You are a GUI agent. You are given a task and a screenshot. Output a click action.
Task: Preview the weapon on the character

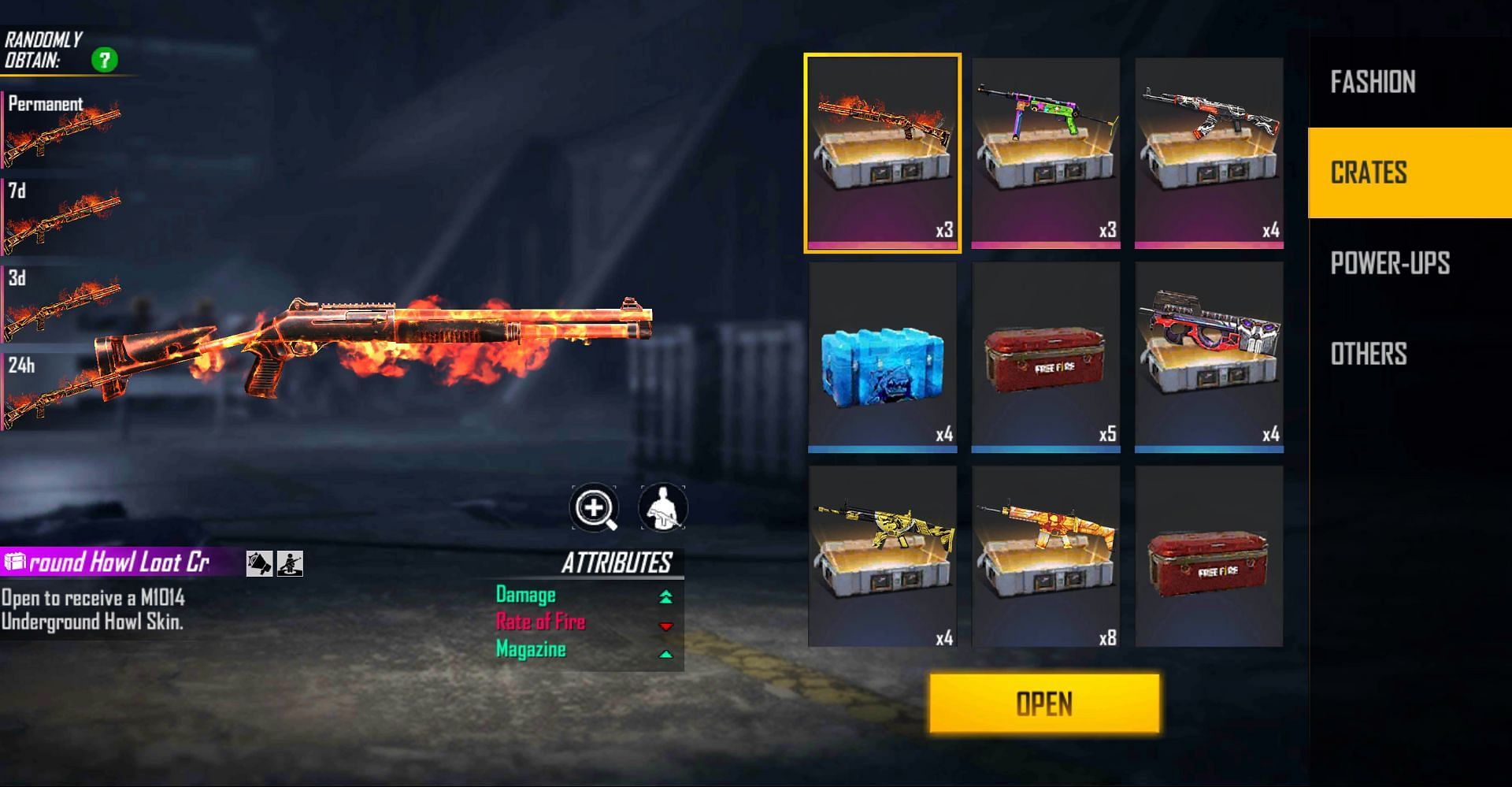[662, 508]
